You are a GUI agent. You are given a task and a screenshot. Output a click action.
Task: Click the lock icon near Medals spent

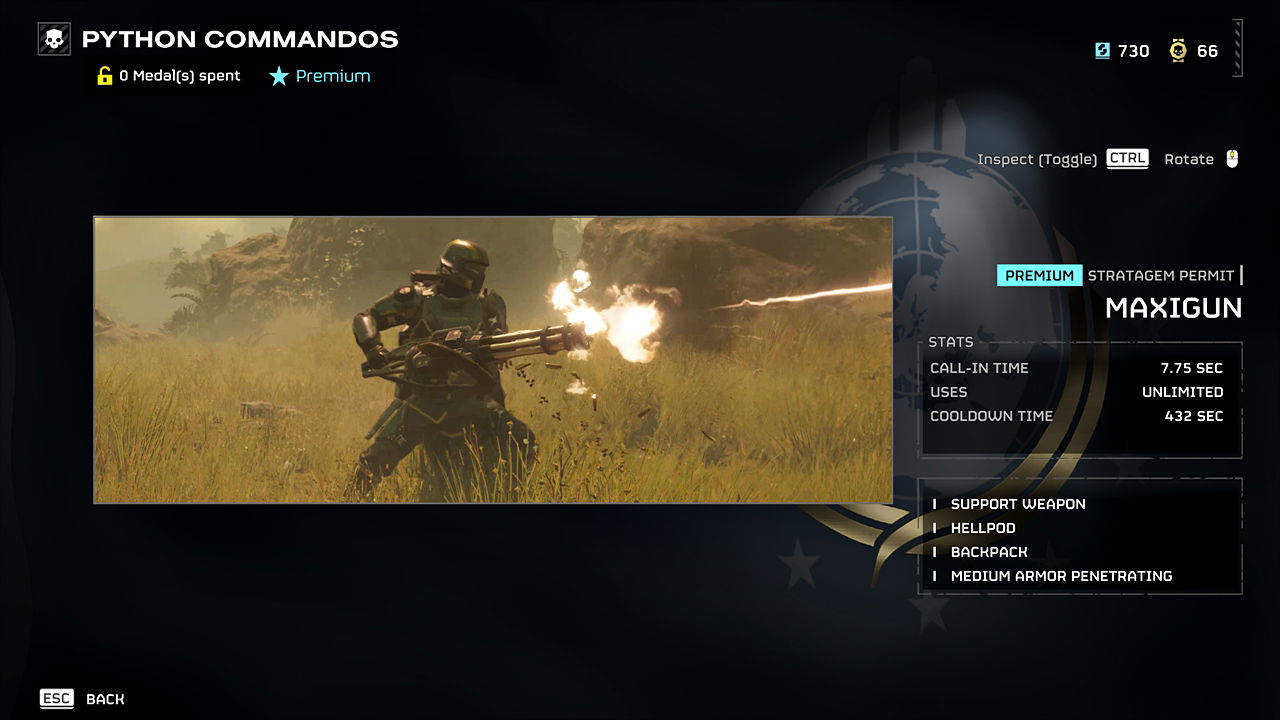pos(104,75)
